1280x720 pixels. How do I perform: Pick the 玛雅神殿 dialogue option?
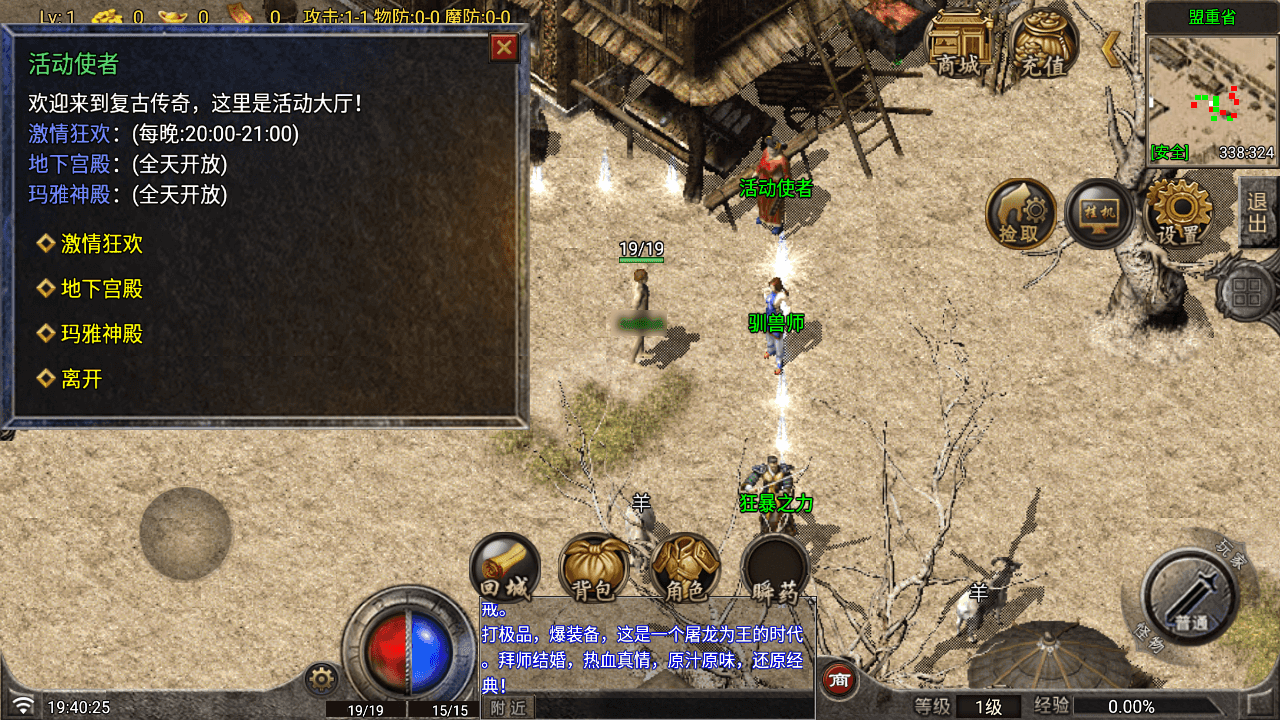(x=101, y=334)
